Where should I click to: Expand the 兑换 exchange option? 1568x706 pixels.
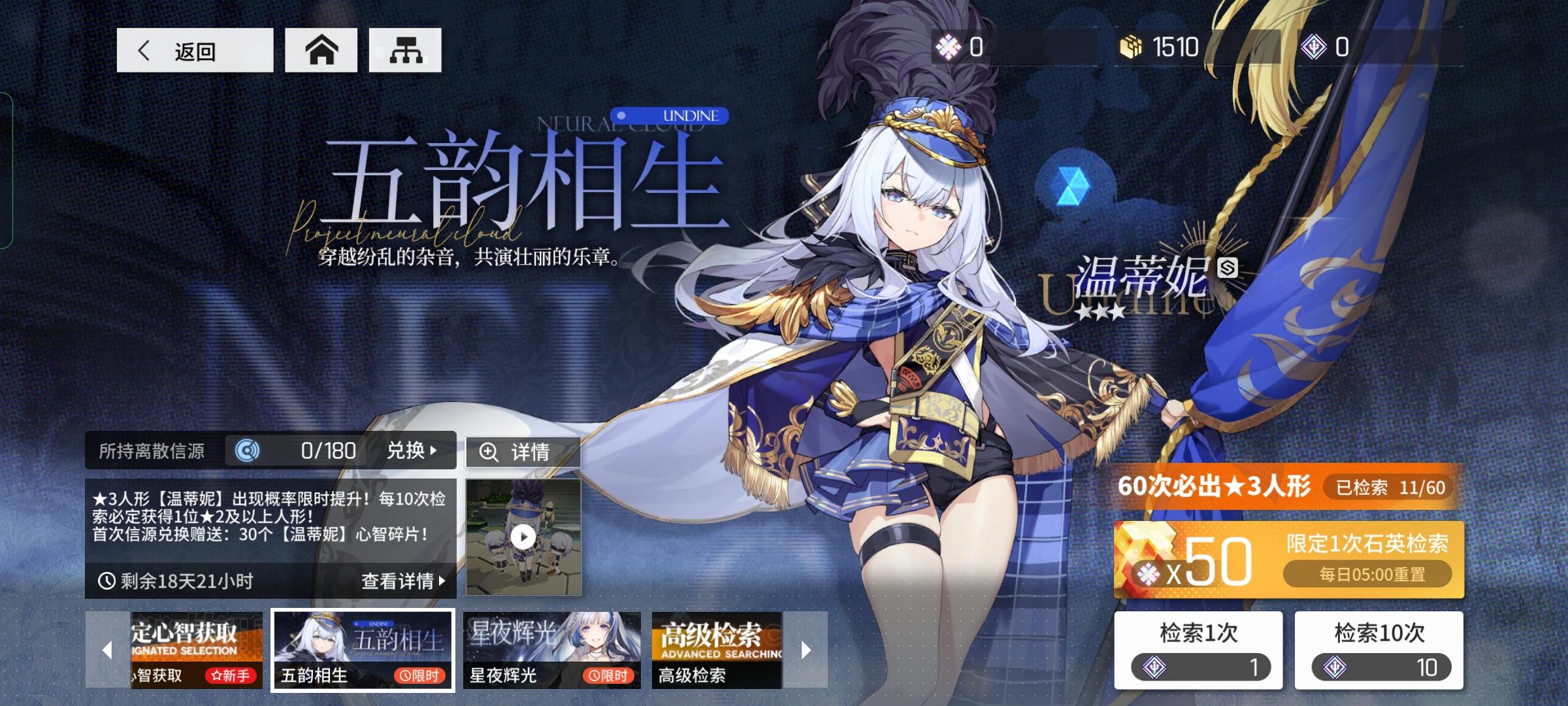pyautogui.click(x=410, y=450)
